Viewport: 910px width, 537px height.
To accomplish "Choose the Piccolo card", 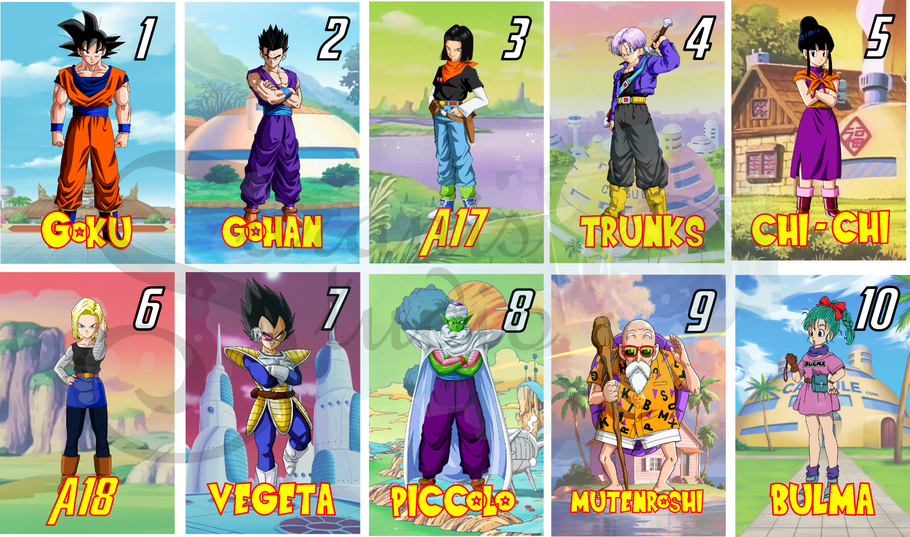I will 456,402.
